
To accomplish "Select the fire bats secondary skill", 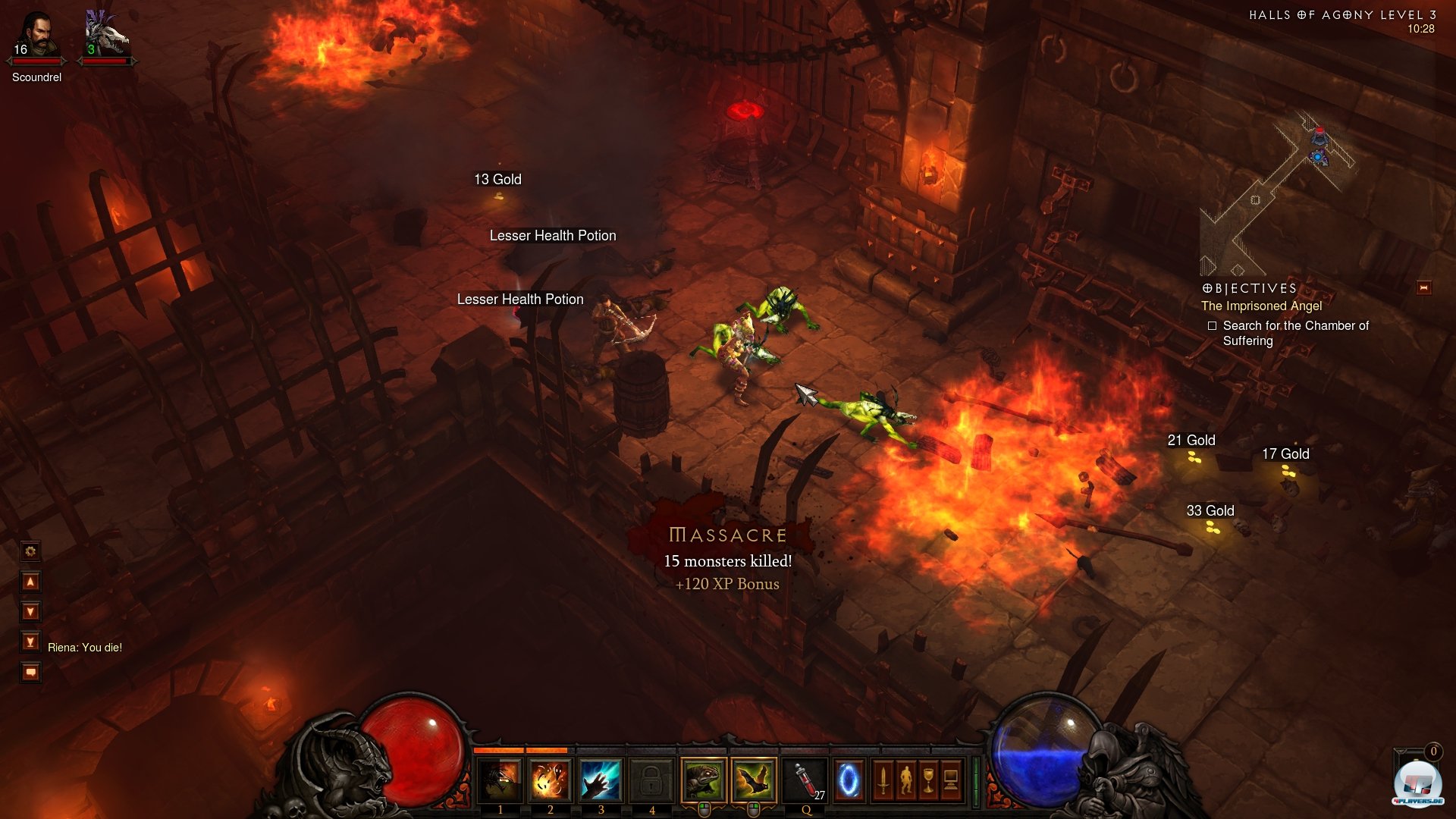I will click(x=754, y=780).
